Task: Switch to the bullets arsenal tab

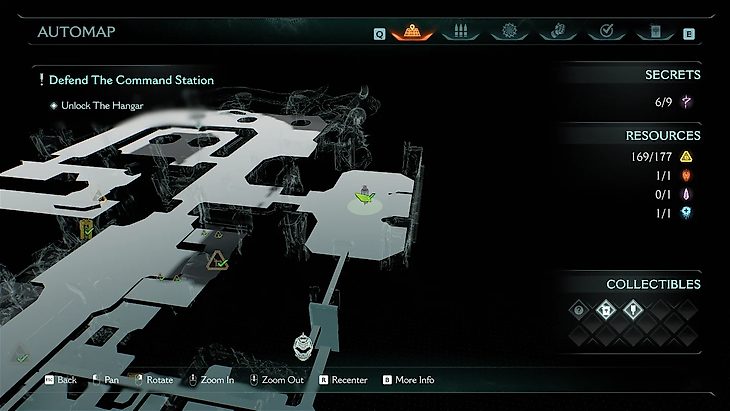Action: (x=460, y=32)
